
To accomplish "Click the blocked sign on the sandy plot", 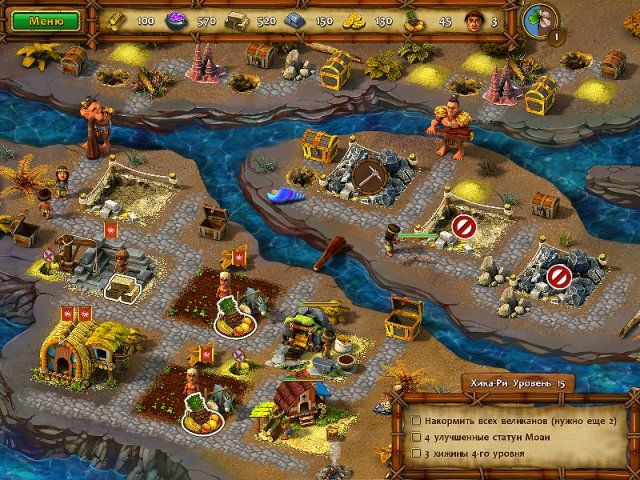I will tap(461, 225).
